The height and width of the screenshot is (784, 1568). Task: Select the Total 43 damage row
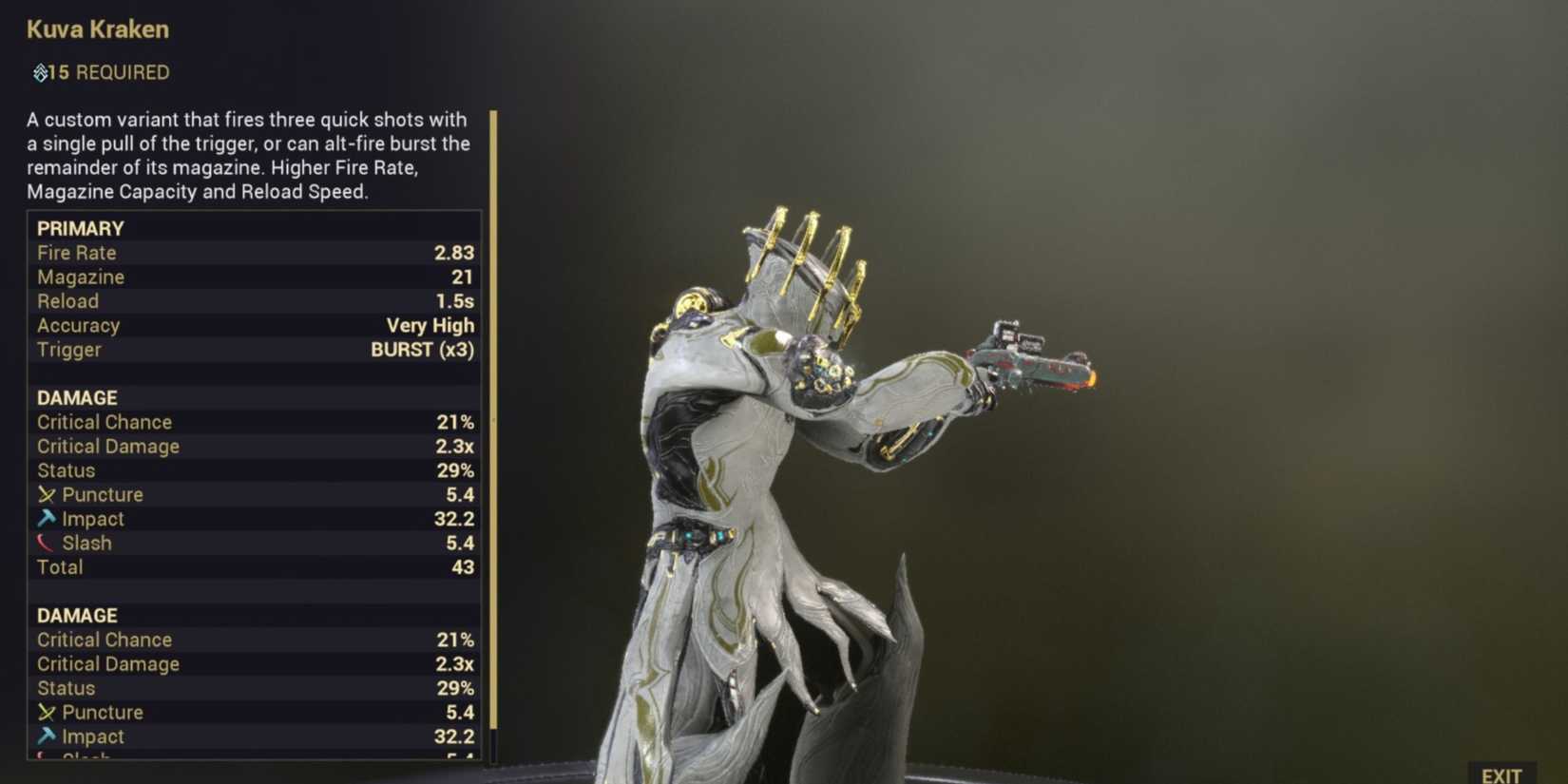tap(252, 566)
